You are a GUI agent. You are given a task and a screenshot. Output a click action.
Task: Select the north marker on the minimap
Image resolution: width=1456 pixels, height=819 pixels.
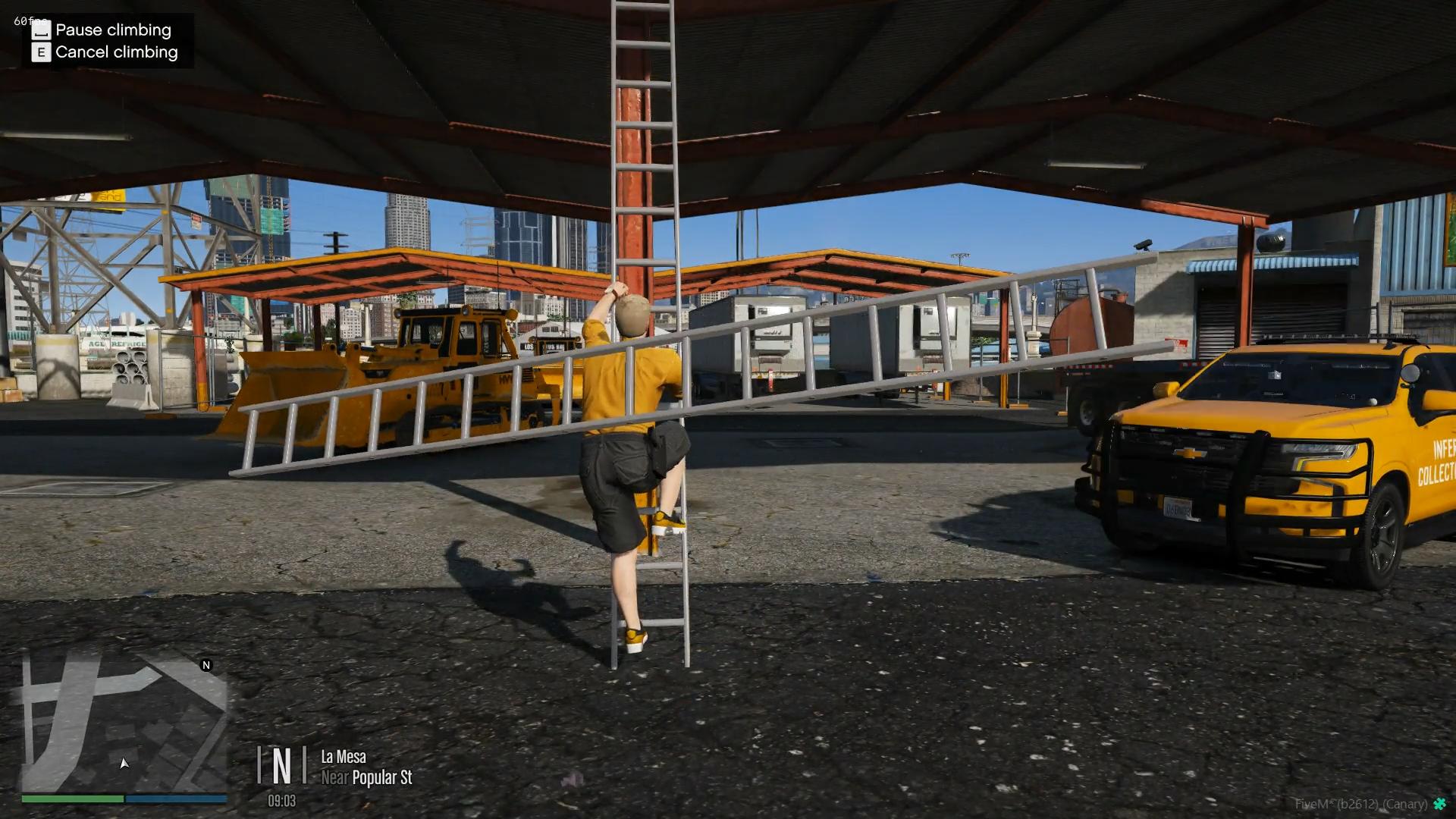[206, 665]
